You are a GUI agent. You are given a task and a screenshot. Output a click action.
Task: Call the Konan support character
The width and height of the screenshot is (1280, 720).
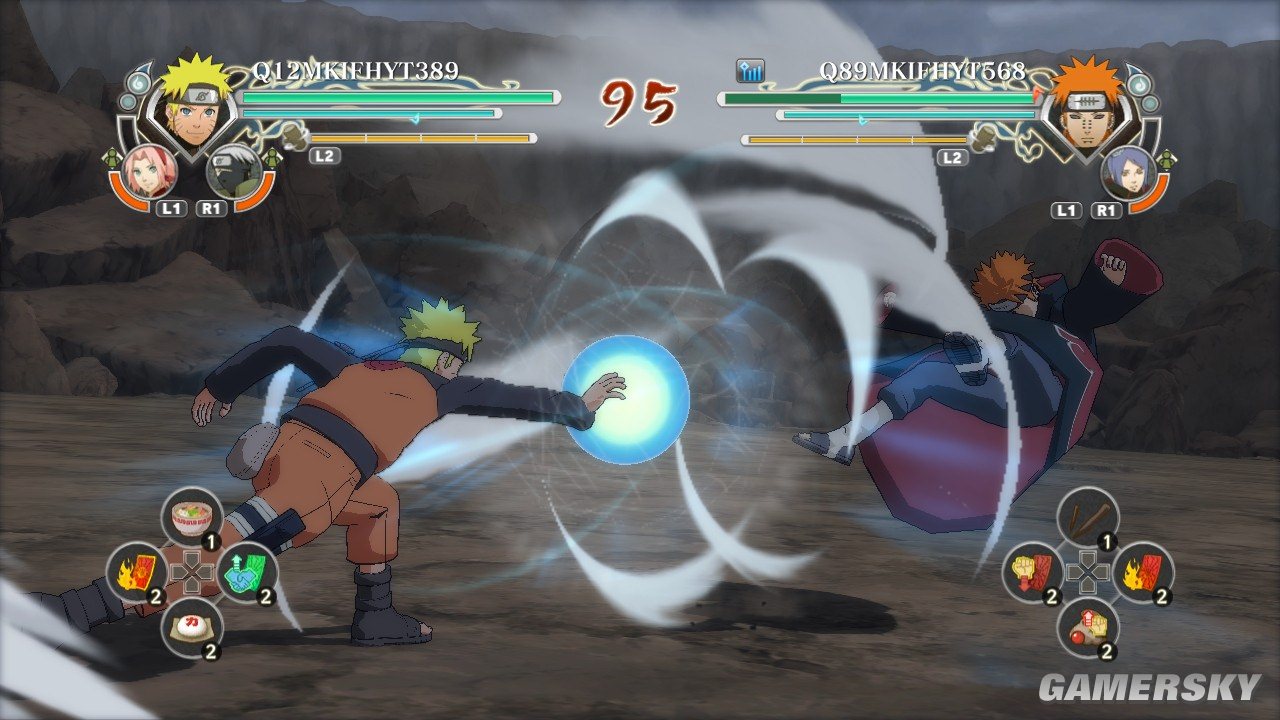click(x=1127, y=171)
